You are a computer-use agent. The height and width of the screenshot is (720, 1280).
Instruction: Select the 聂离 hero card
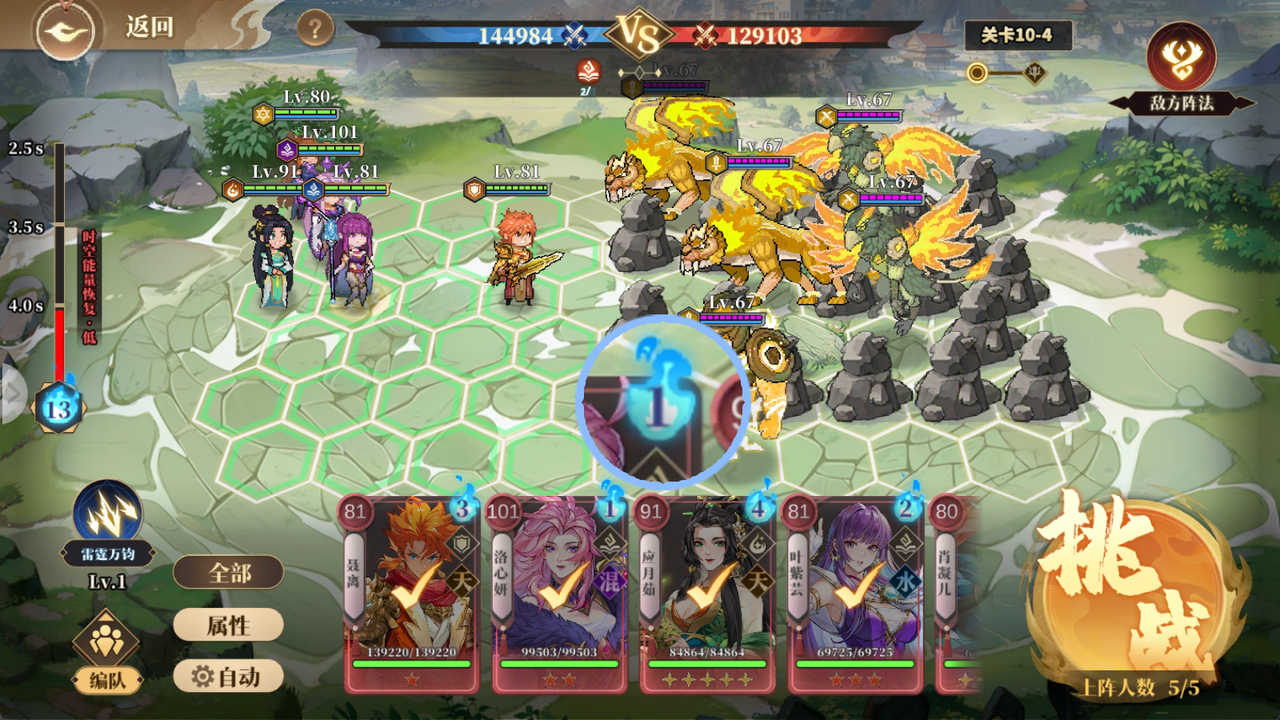point(410,593)
